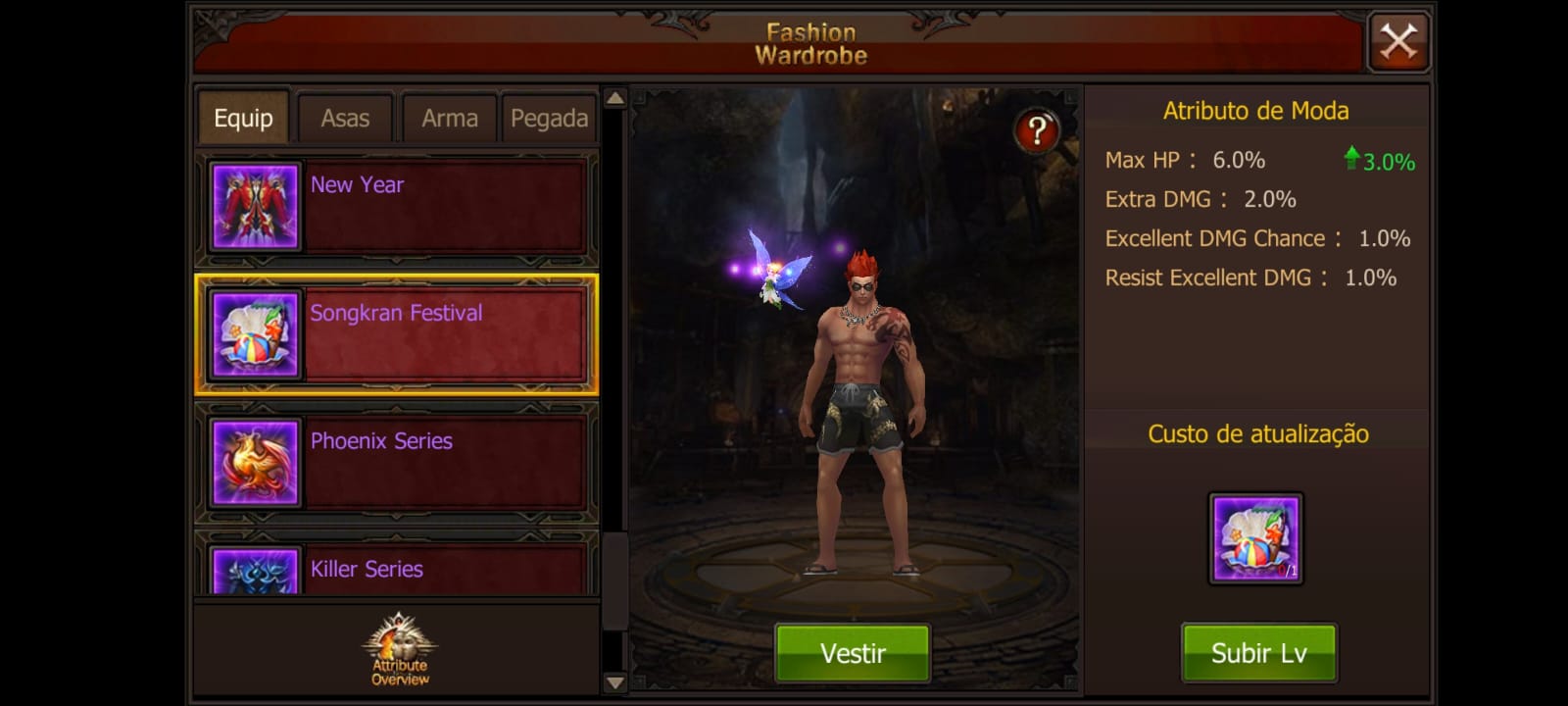
Task: Upgrade with the Subir Lv button
Action: coord(1258,653)
